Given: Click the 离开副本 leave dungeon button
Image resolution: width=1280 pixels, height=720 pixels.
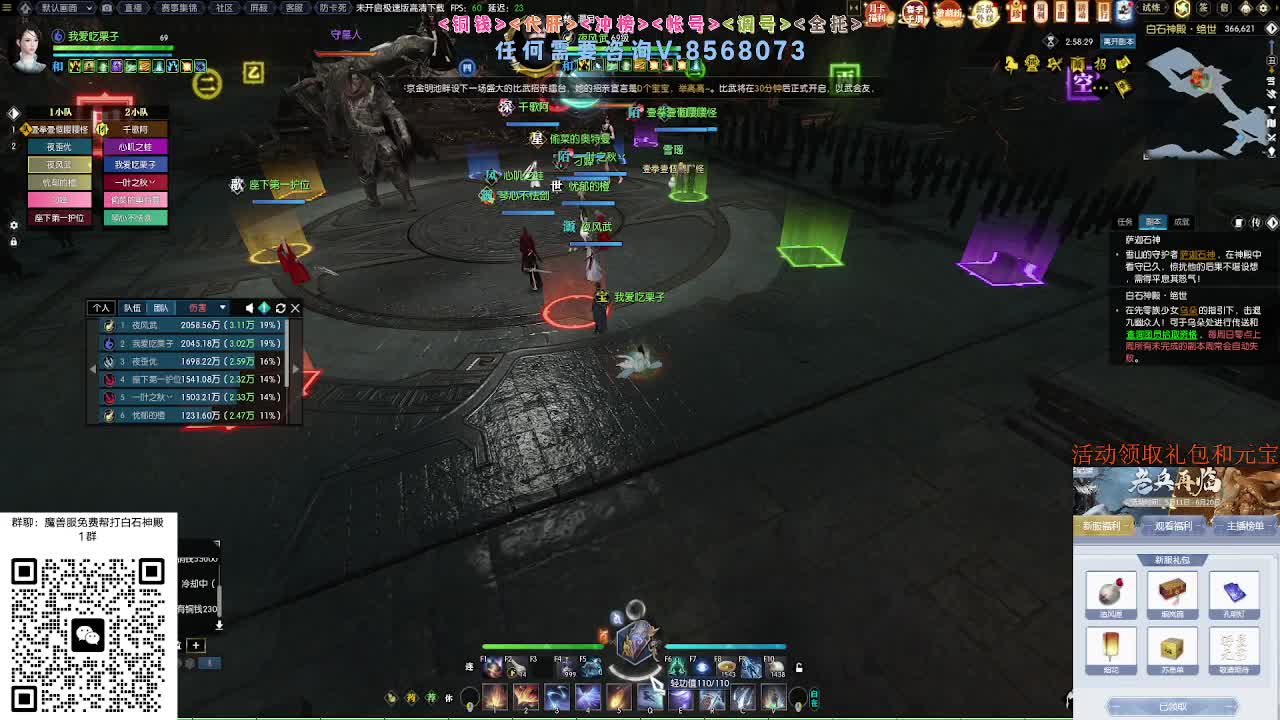Looking at the screenshot, I should coord(1118,41).
